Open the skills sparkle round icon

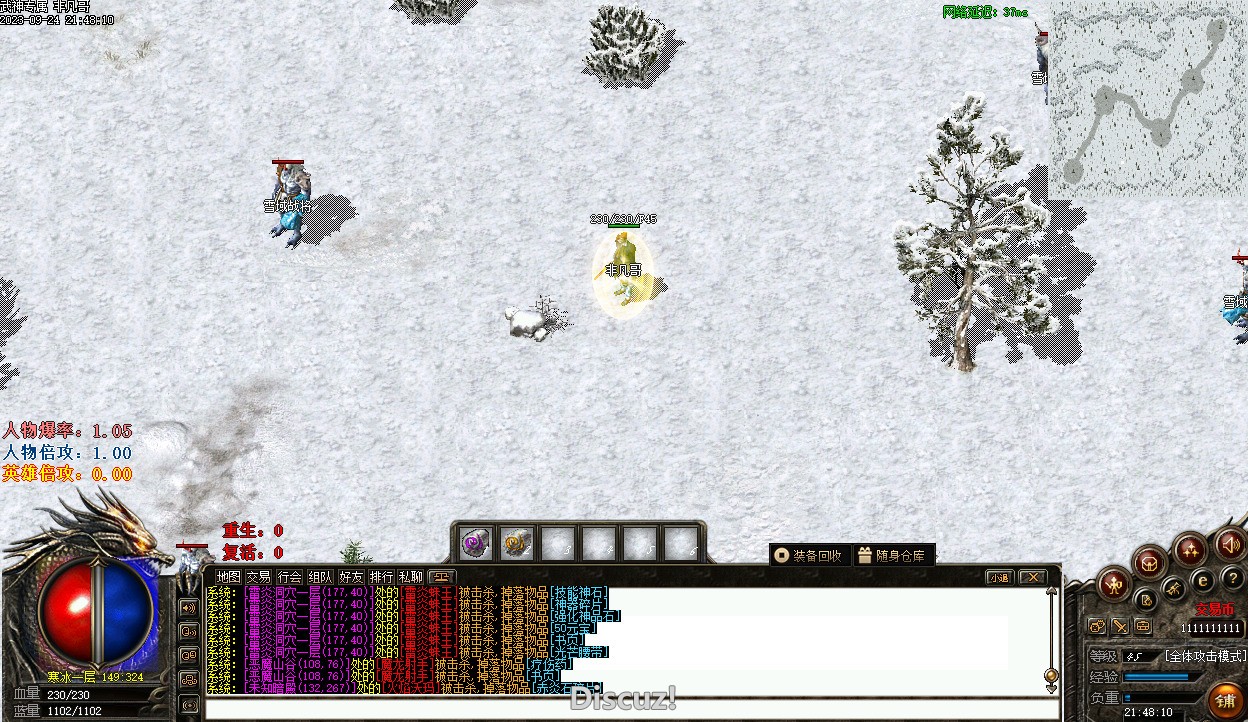tap(1190, 549)
